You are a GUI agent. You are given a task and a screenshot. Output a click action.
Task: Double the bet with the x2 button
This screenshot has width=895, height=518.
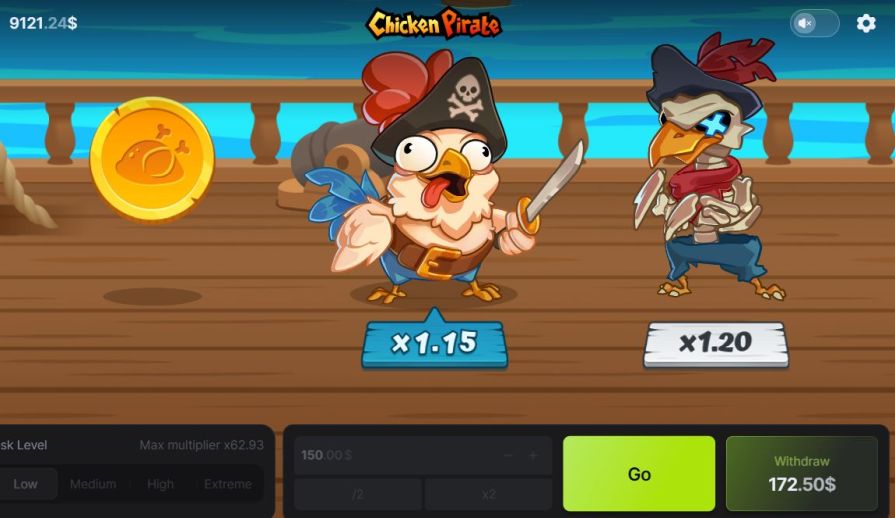pyautogui.click(x=488, y=494)
